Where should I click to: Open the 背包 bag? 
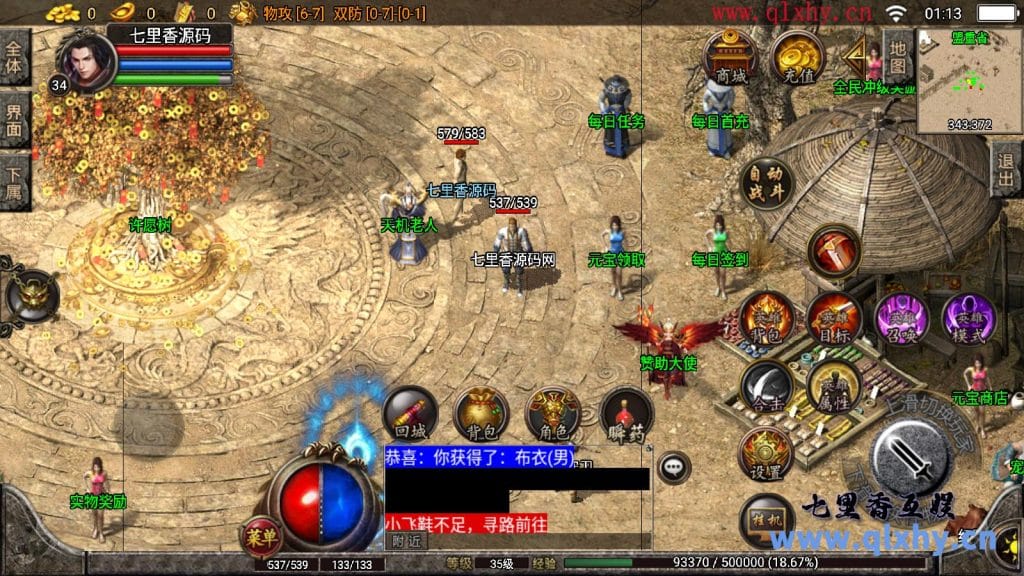click(x=481, y=413)
